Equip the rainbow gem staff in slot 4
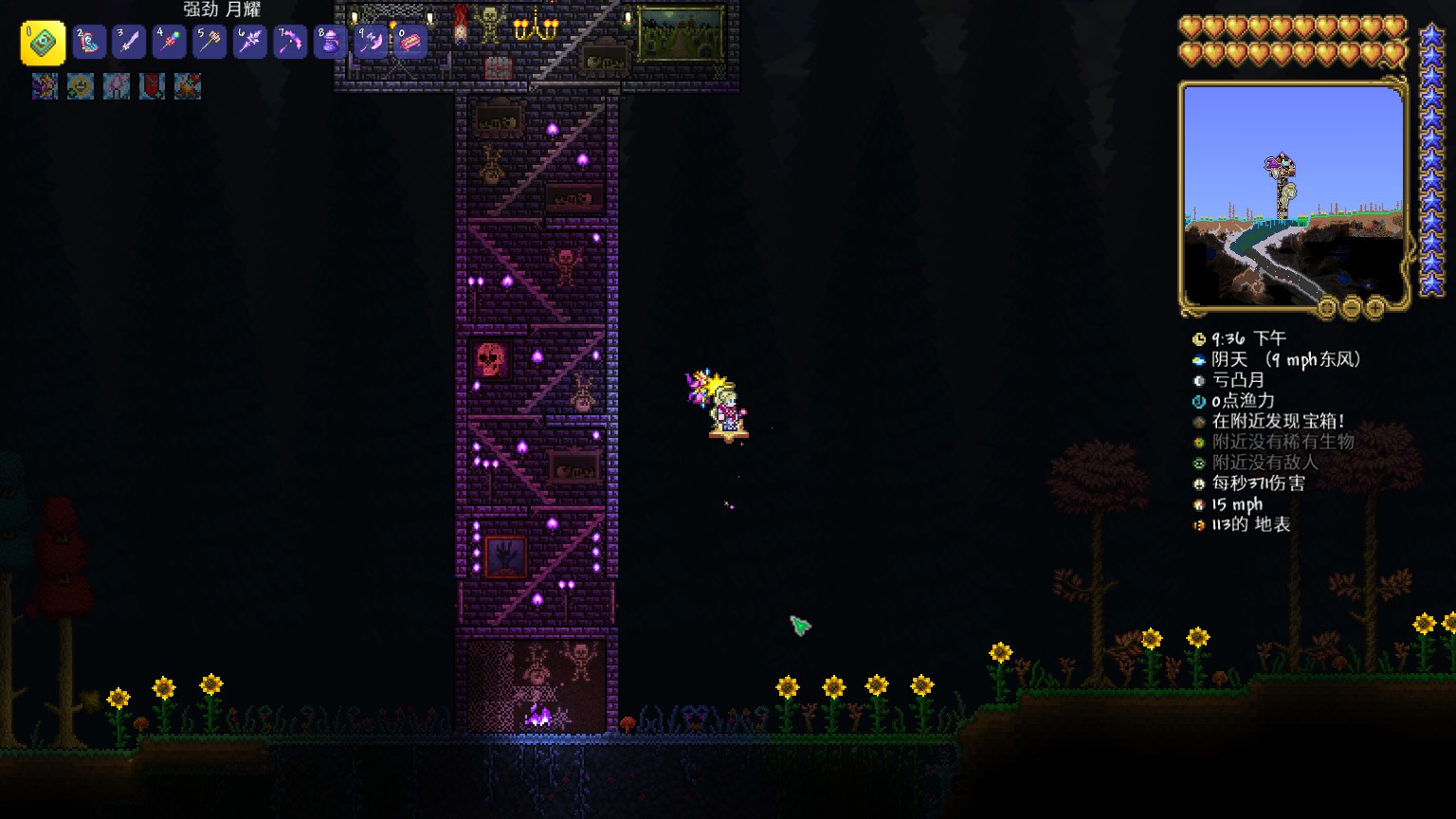Screen dimensions: 1456x819 pos(169,42)
